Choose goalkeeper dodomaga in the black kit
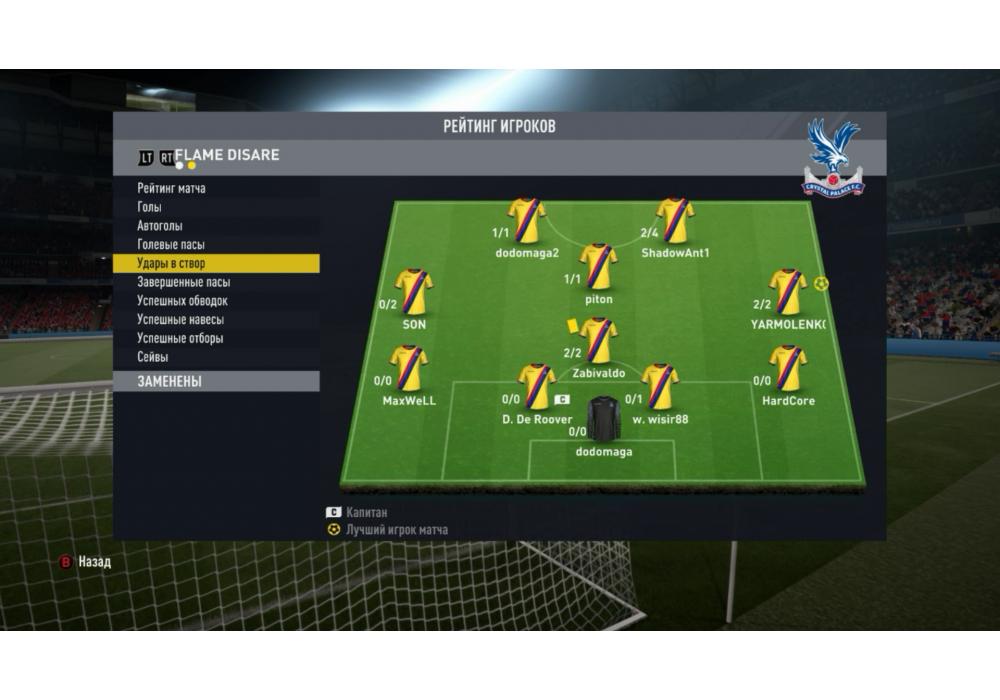This screenshot has height=700, width=1000. click(x=604, y=420)
